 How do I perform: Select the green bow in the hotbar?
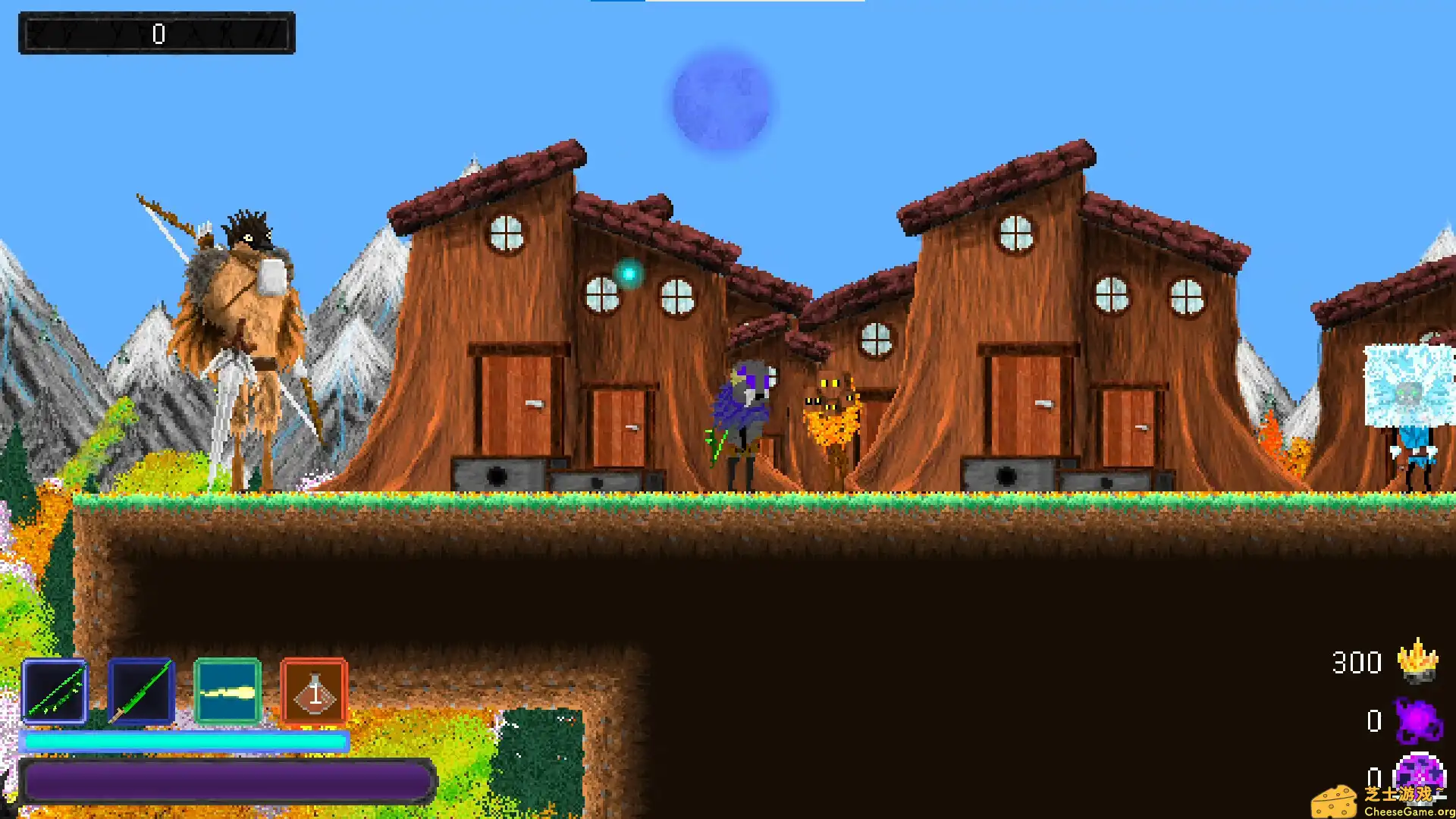click(x=55, y=692)
